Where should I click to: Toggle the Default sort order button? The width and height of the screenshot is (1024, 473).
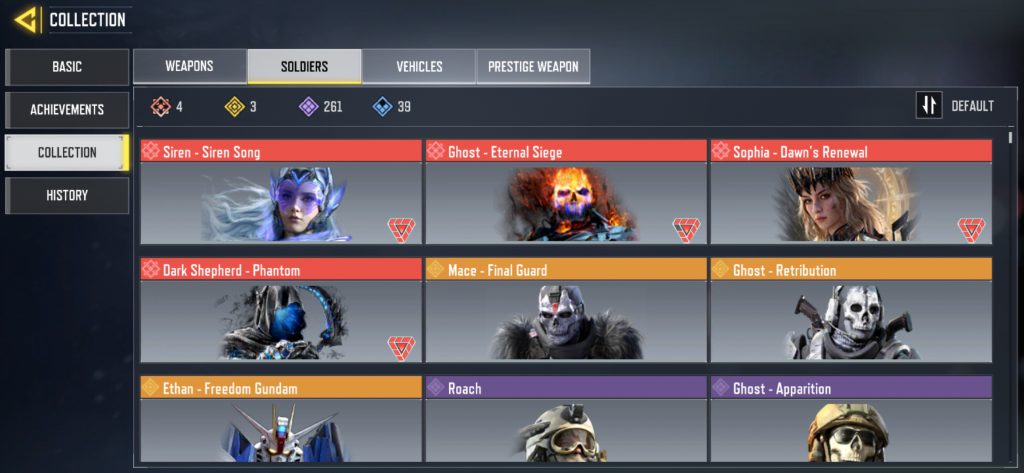(929, 106)
